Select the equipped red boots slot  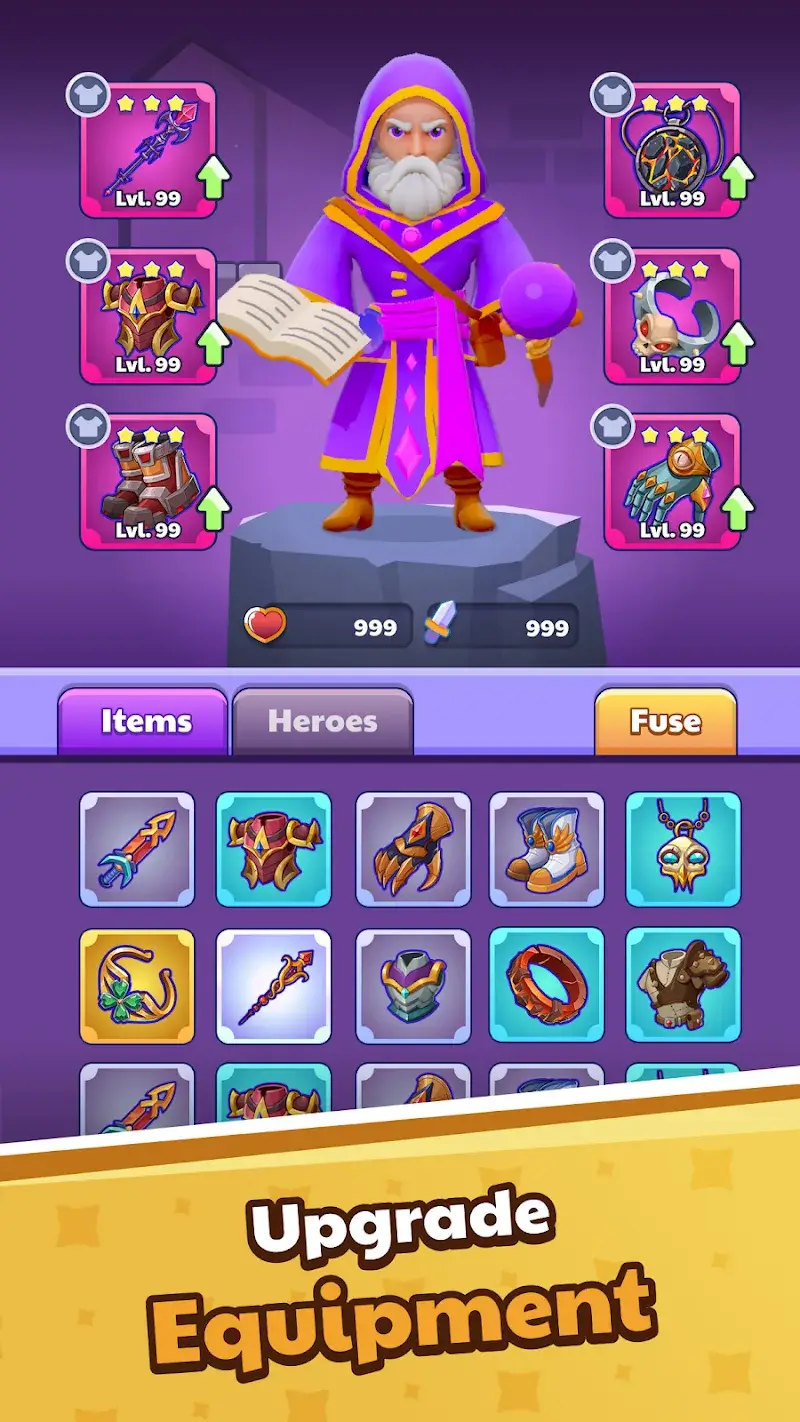click(148, 482)
